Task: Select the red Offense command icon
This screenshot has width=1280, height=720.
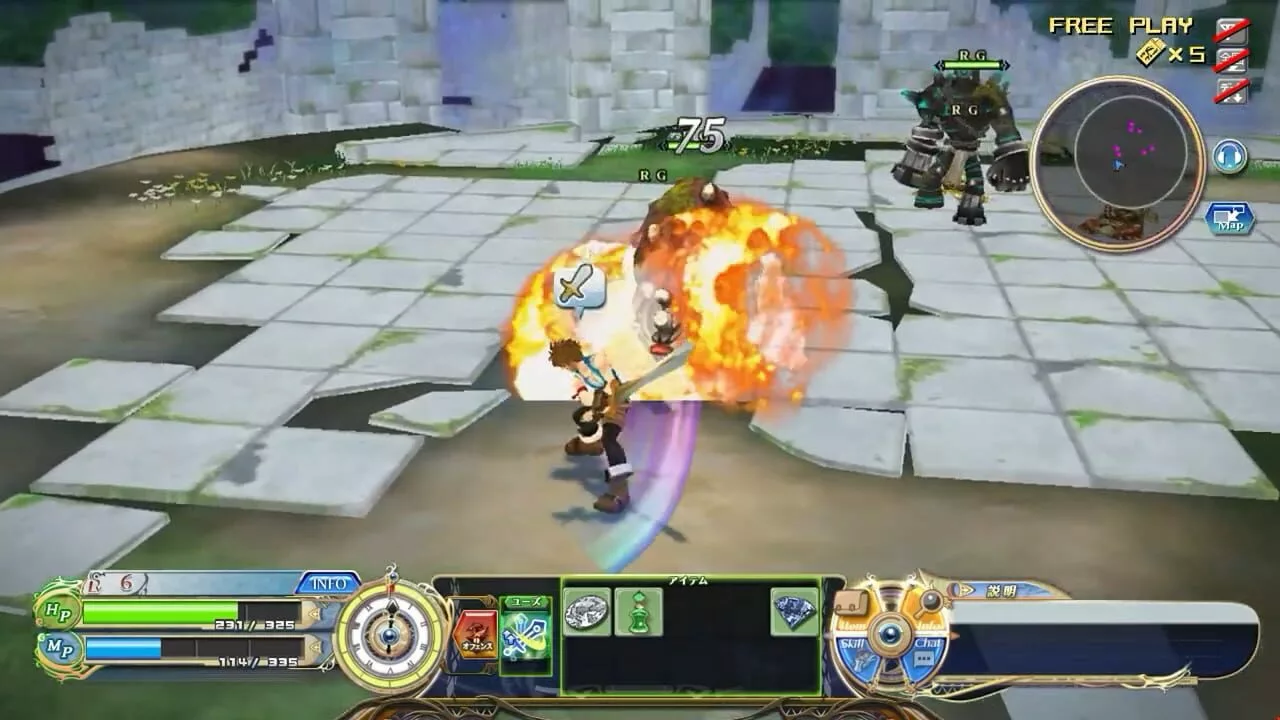Action: point(474,634)
